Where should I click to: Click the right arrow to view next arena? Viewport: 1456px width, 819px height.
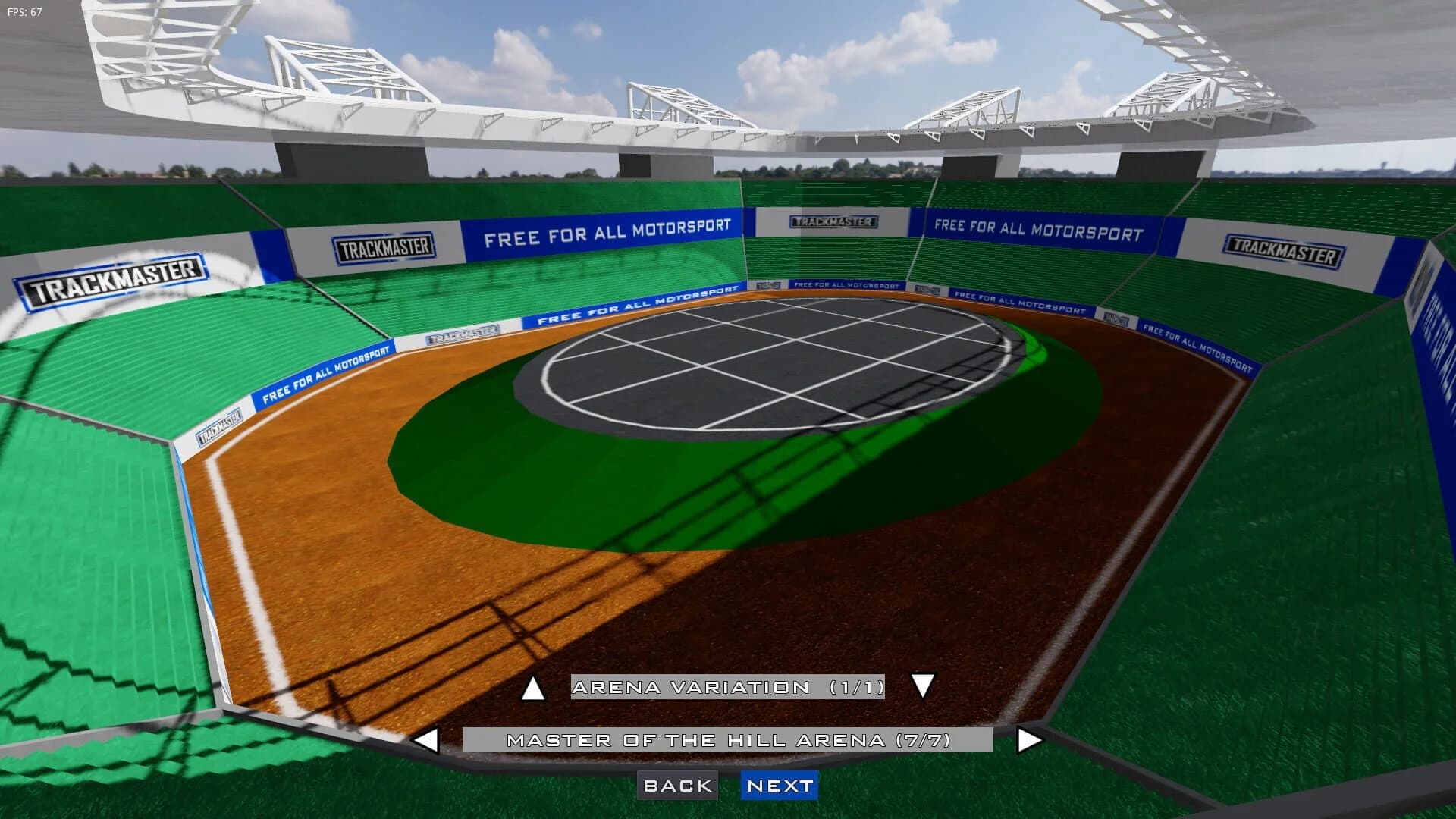(x=1028, y=742)
